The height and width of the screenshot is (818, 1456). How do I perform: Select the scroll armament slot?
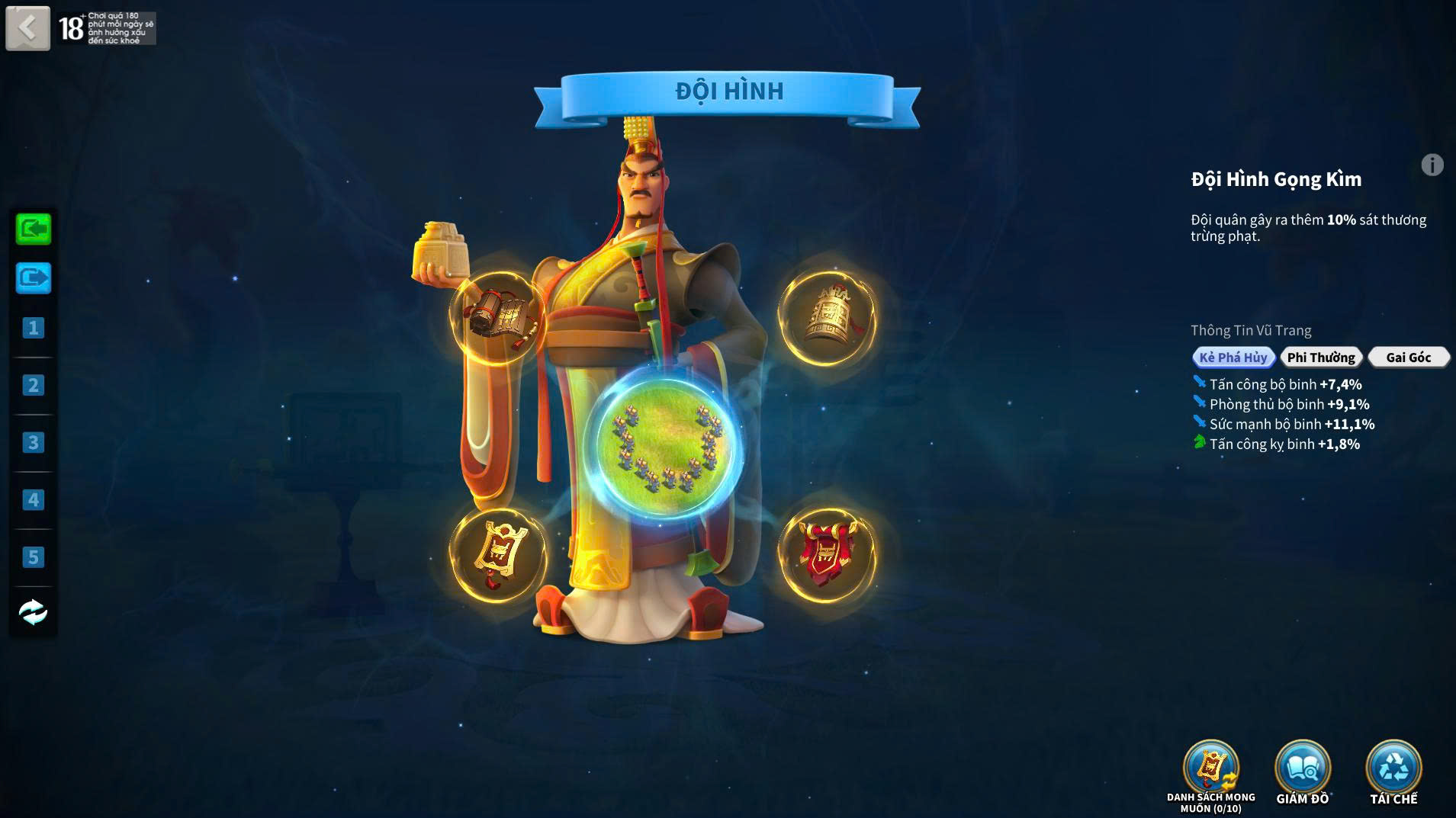click(497, 316)
